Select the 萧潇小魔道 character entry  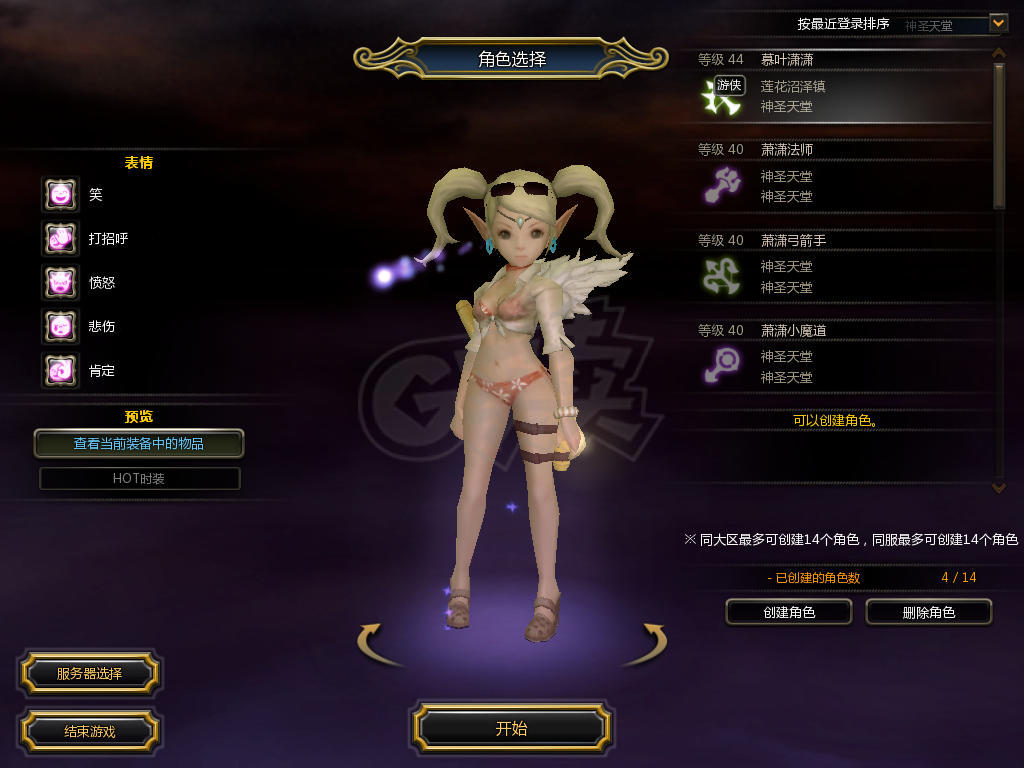click(840, 356)
